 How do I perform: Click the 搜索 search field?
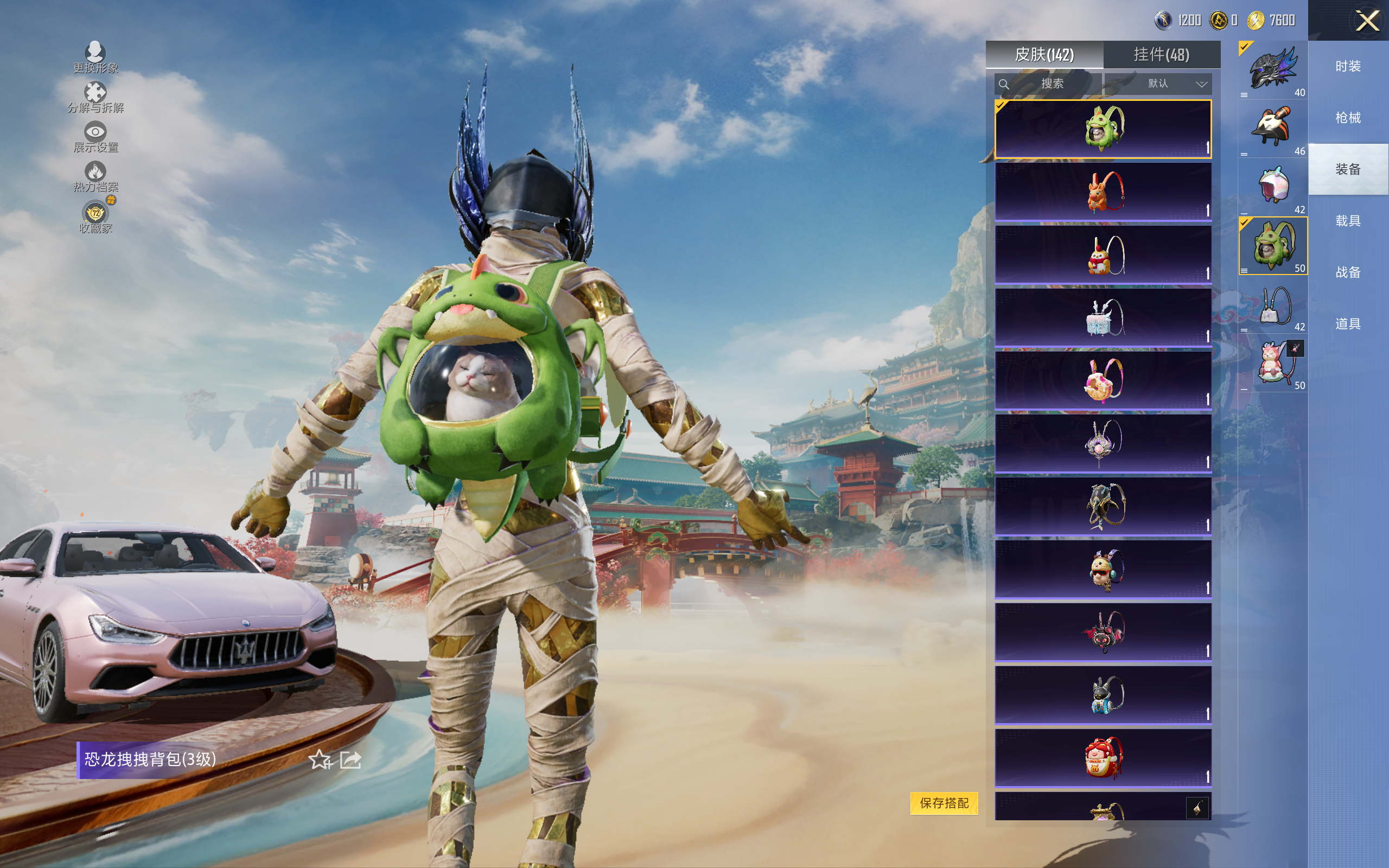pyautogui.click(x=1048, y=84)
